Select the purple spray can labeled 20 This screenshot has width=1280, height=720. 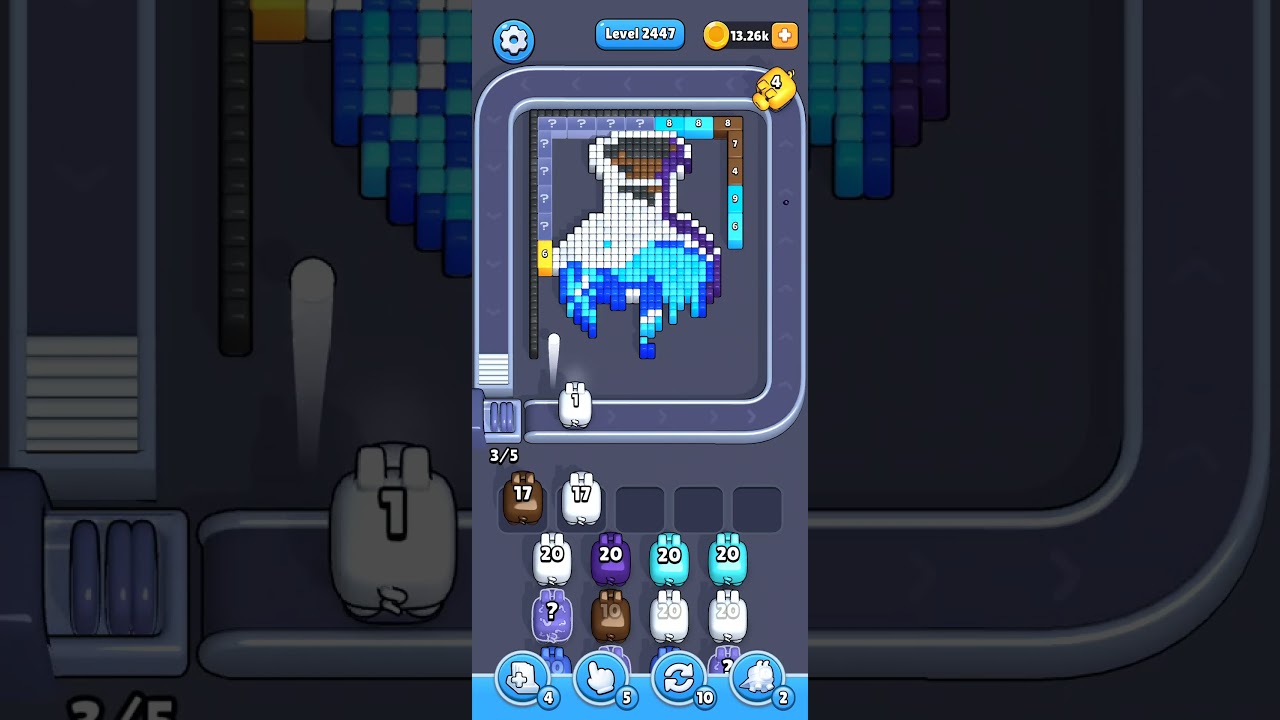tap(610, 556)
